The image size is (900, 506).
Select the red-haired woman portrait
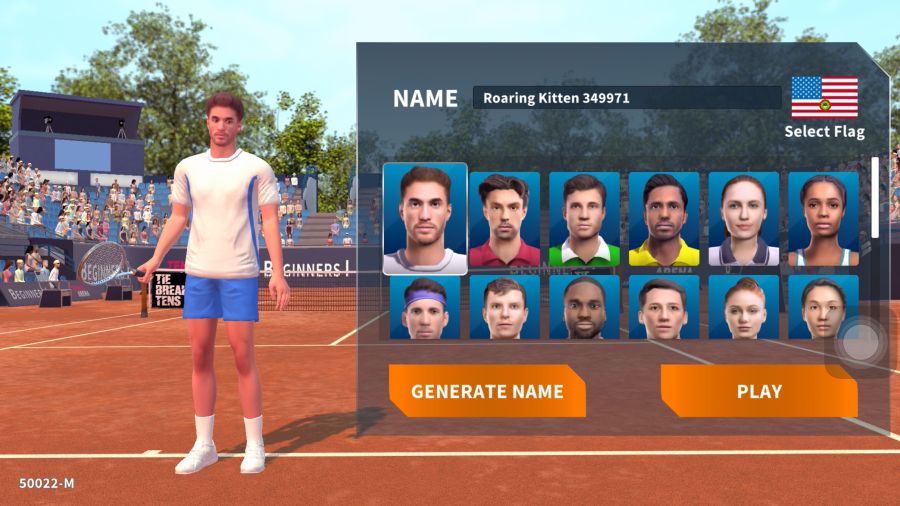point(744,307)
